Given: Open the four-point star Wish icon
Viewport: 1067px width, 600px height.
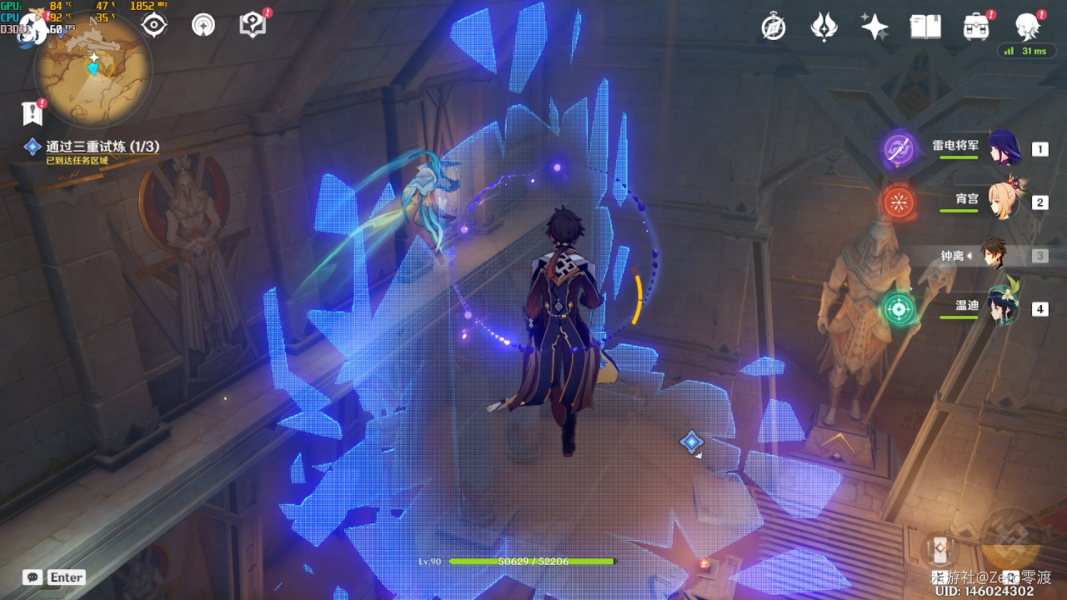Looking at the screenshot, I should point(874,27).
